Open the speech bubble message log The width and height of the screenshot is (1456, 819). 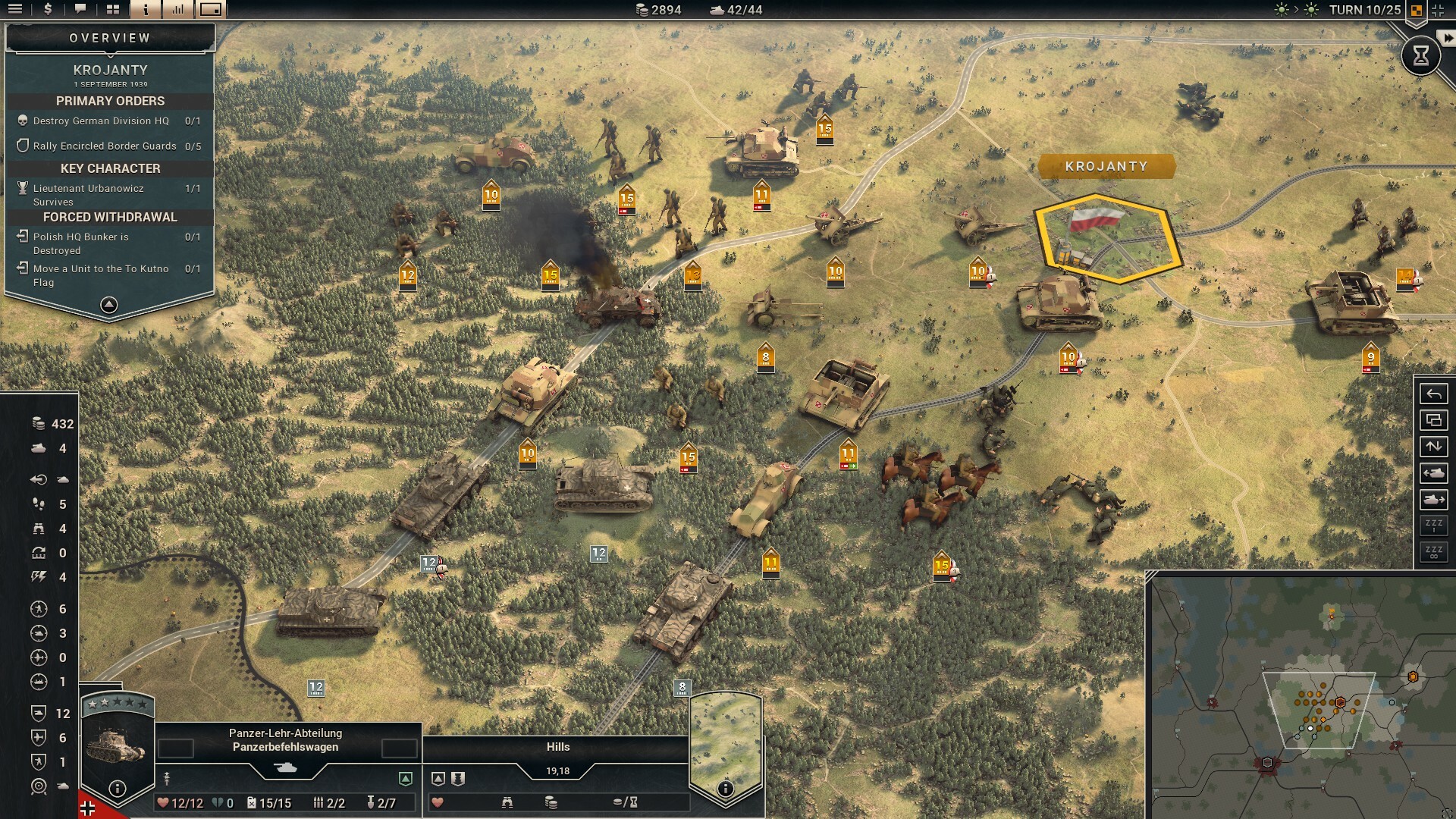[x=80, y=9]
